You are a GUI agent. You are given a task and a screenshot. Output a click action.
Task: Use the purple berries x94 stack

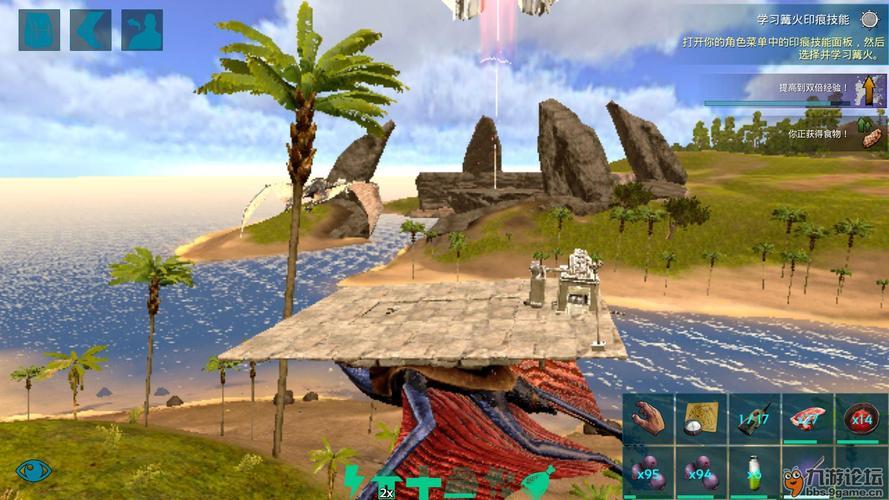pyautogui.click(x=701, y=472)
